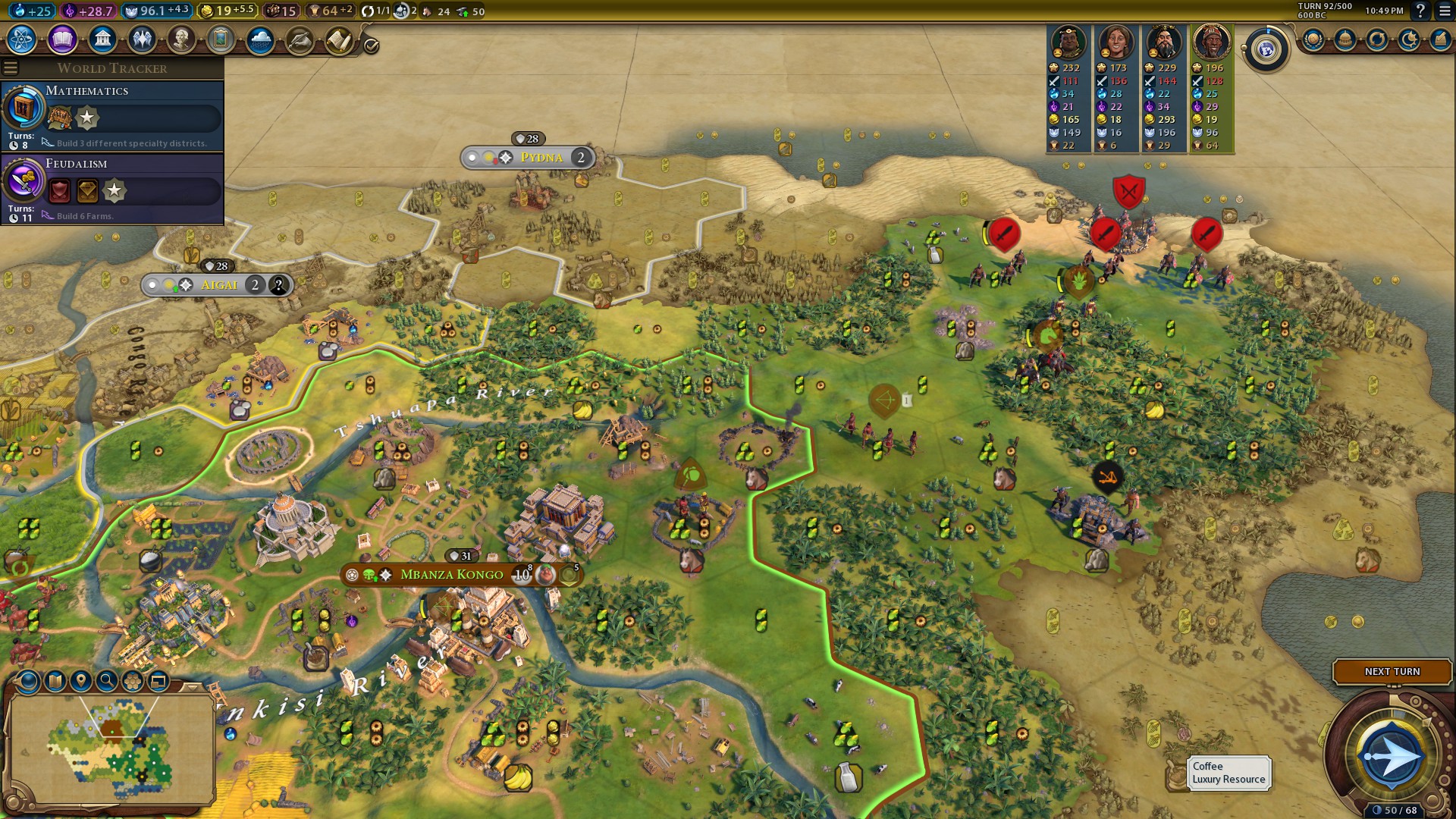Open the climate rain cloud icon
The width and height of the screenshot is (1456, 819).
click(260, 39)
